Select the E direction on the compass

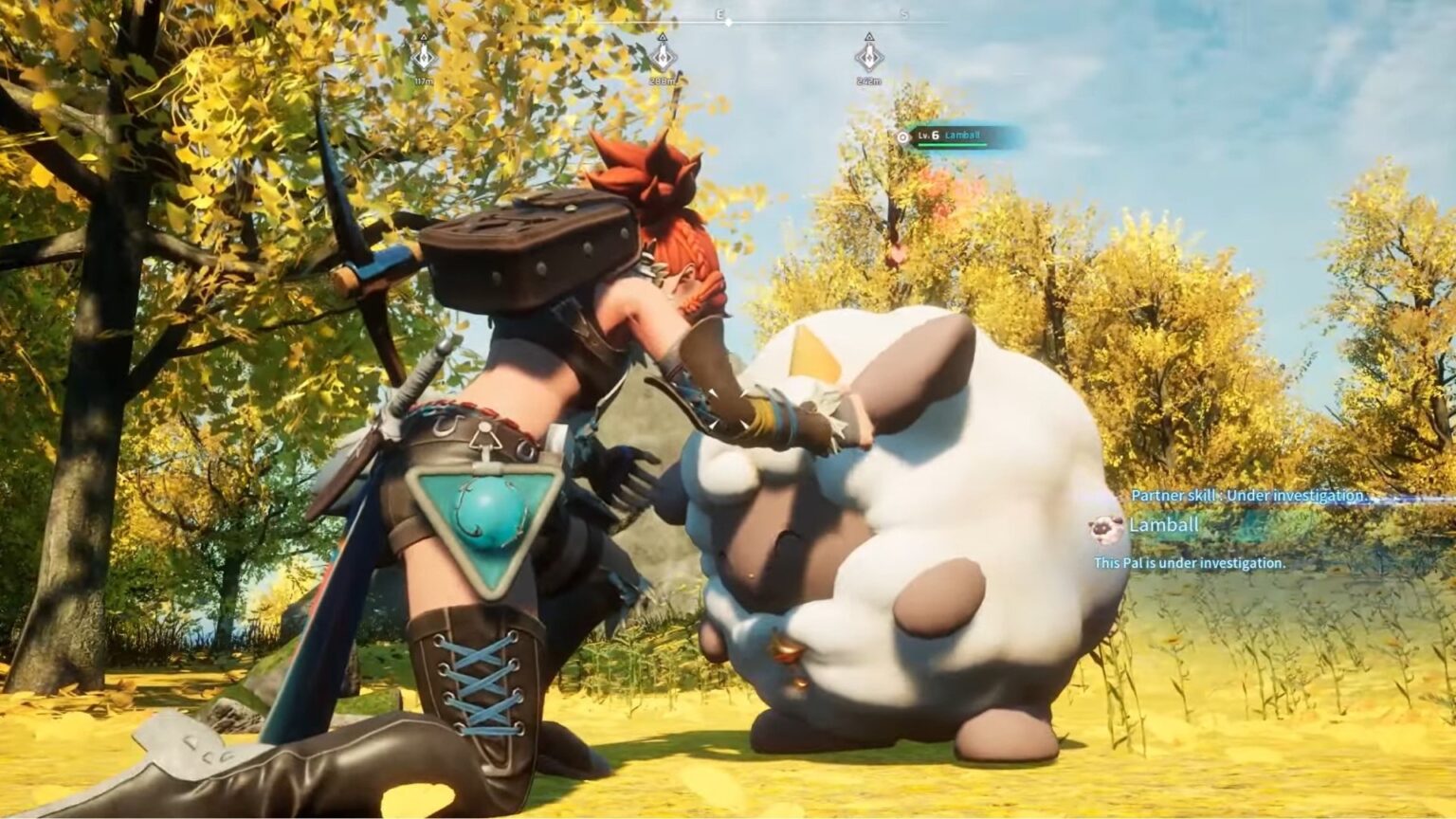coord(720,13)
